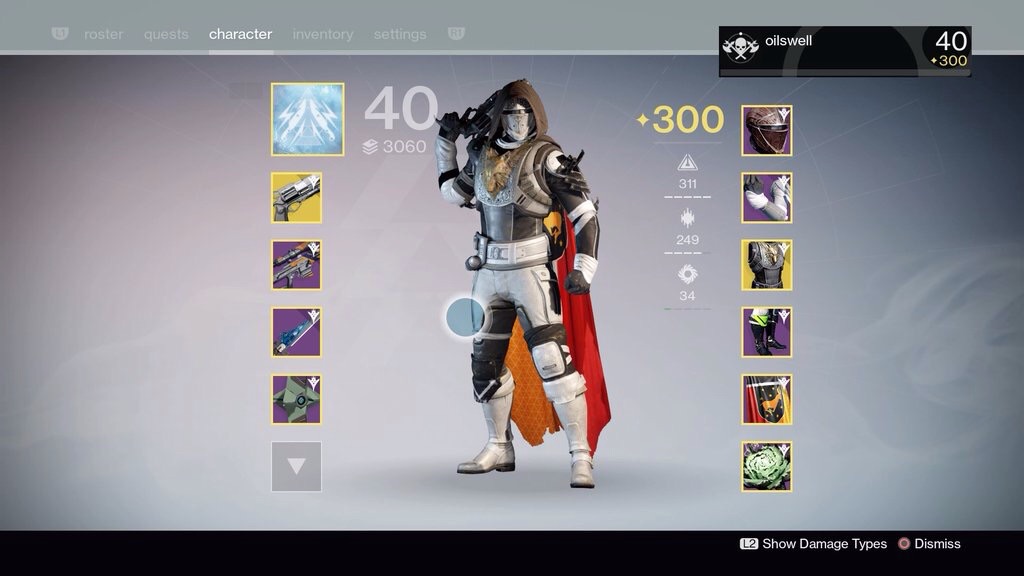Expand more slots with the down arrow
This screenshot has width=1024, height=576.
[x=296, y=466]
